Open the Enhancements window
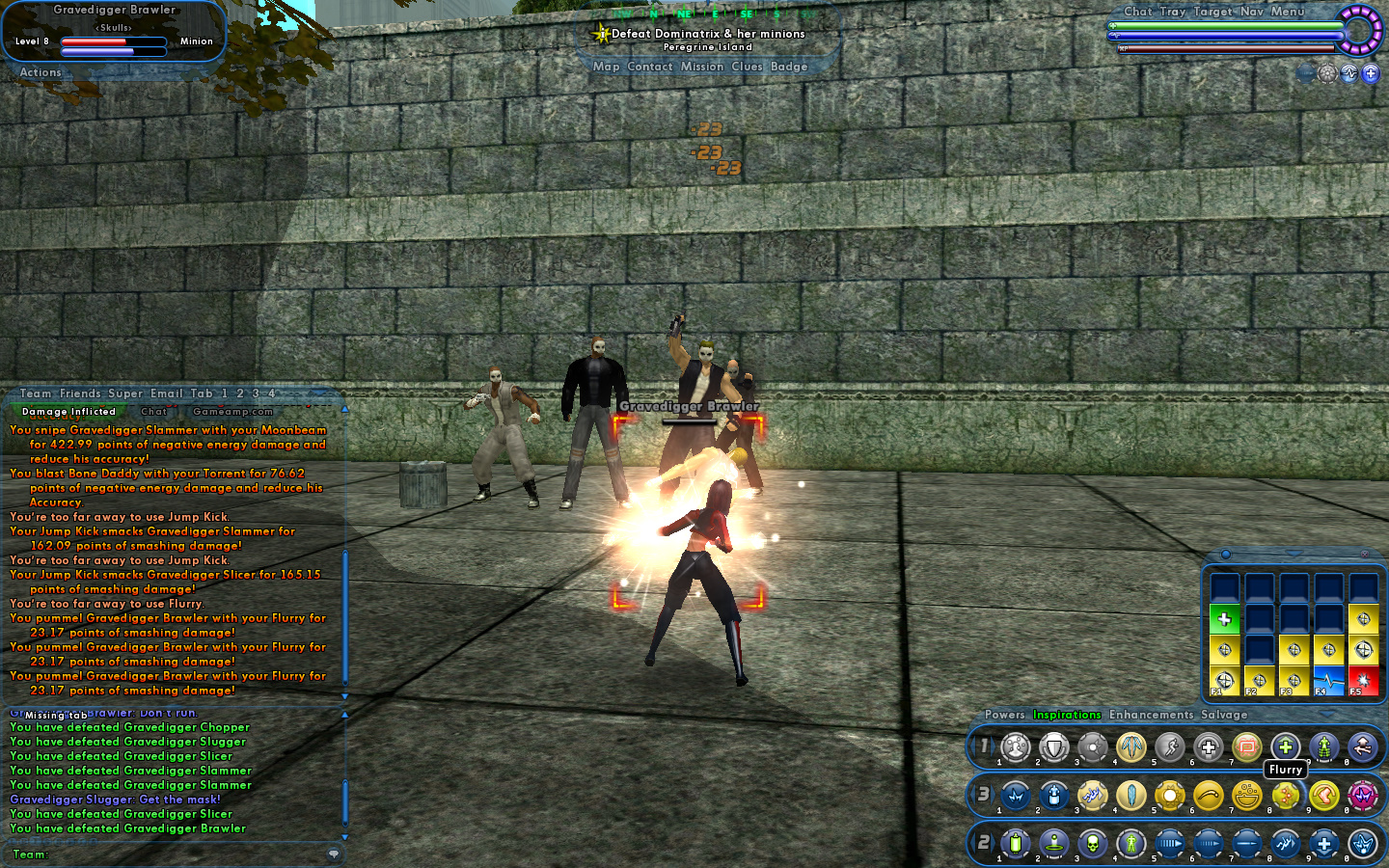 1151,715
